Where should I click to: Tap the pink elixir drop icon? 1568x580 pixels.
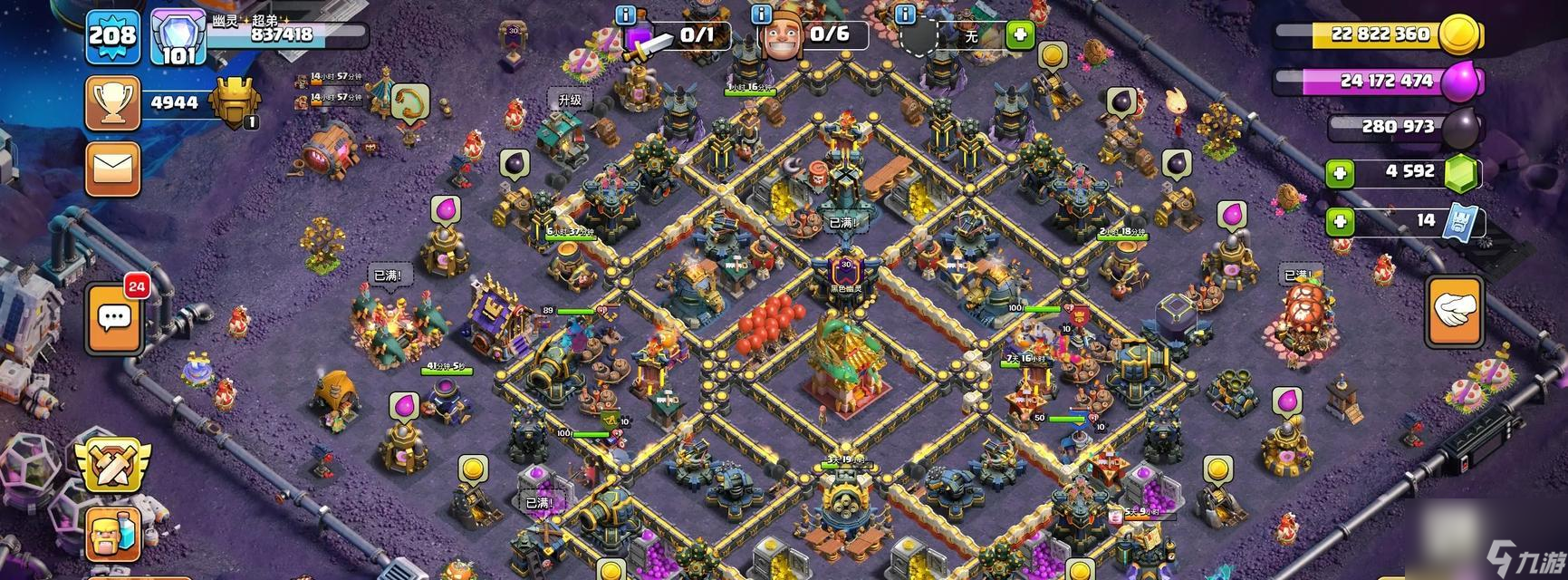click(x=1457, y=81)
